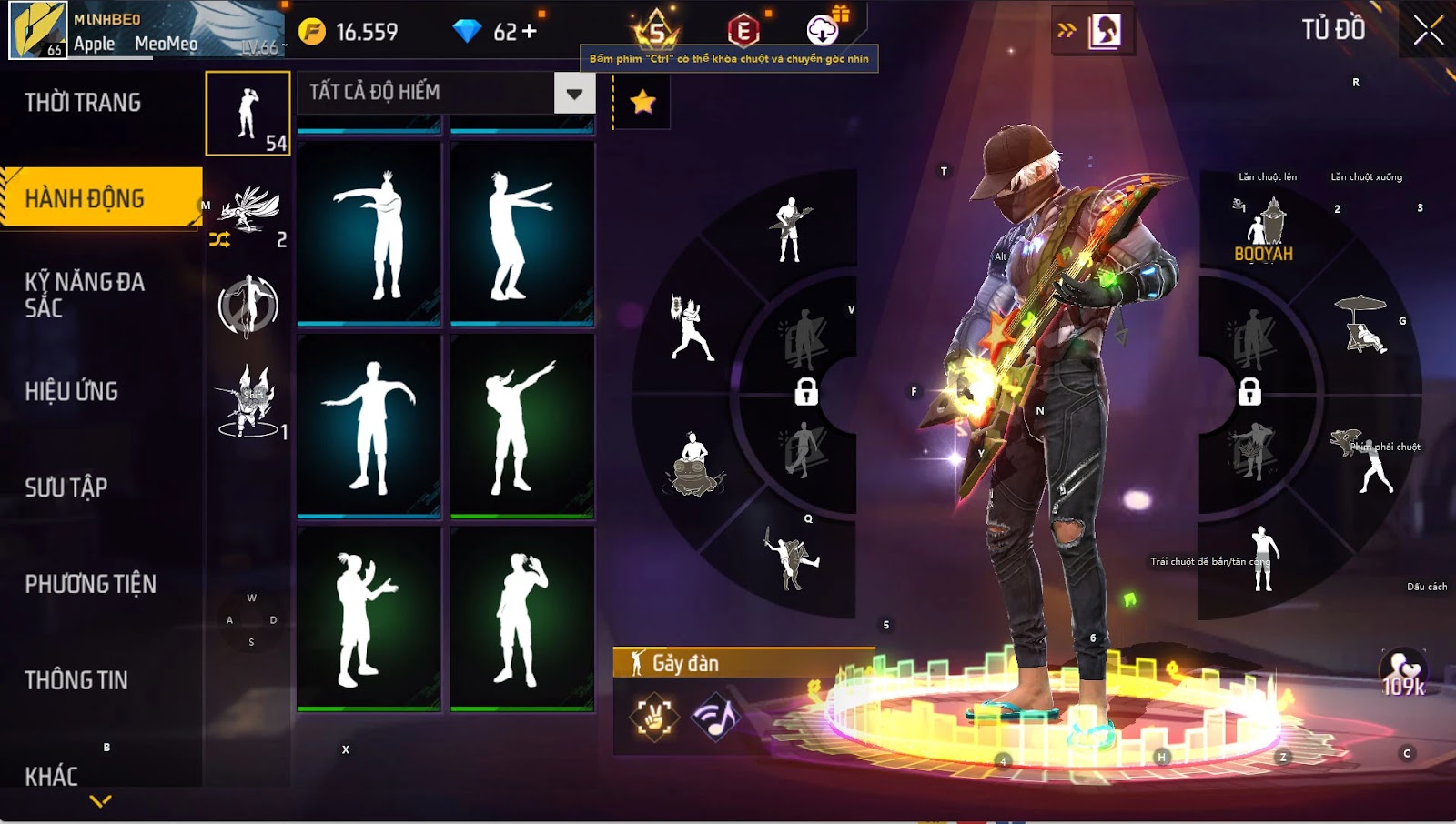
Task: Select the dab emote tile
Action: pos(521,426)
